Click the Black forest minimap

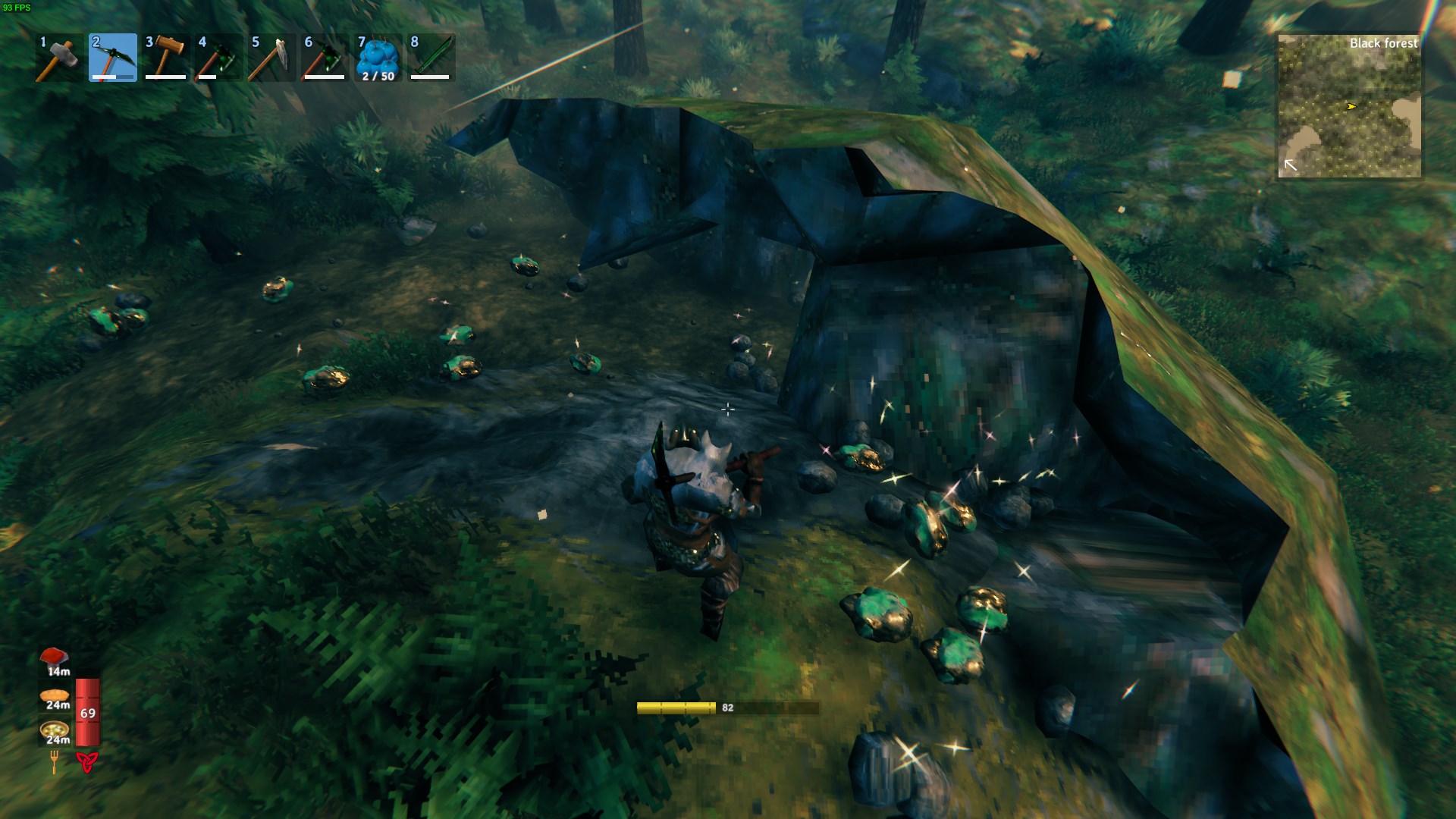[1349, 107]
